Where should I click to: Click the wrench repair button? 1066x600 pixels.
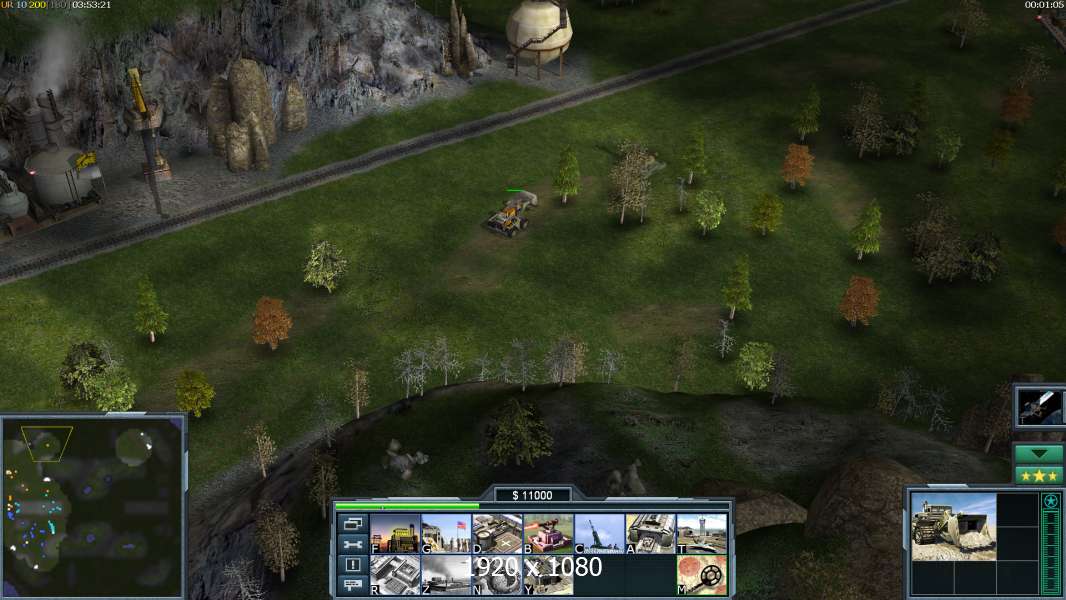[353, 544]
